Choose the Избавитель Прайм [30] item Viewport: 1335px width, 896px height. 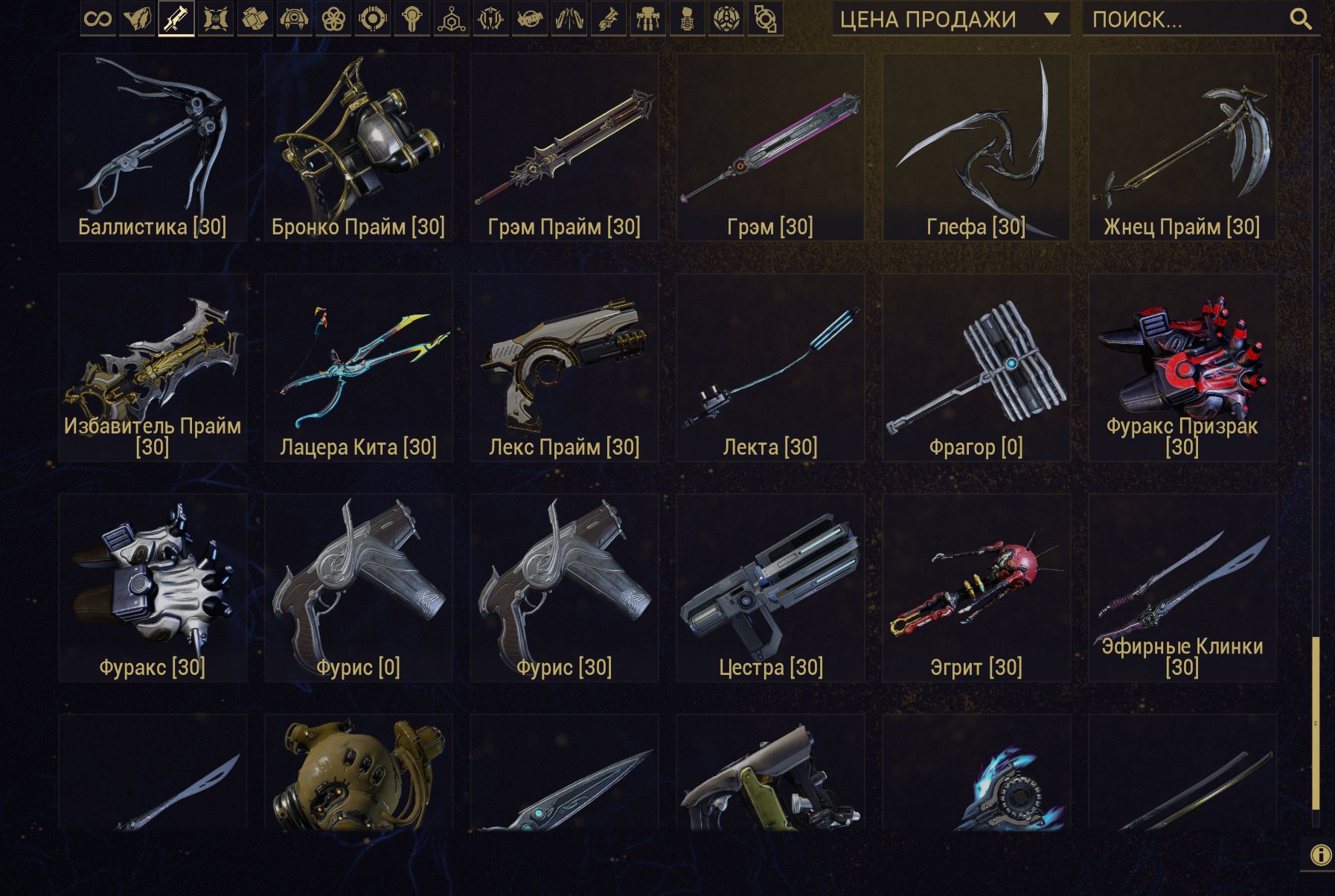[x=153, y=368]
